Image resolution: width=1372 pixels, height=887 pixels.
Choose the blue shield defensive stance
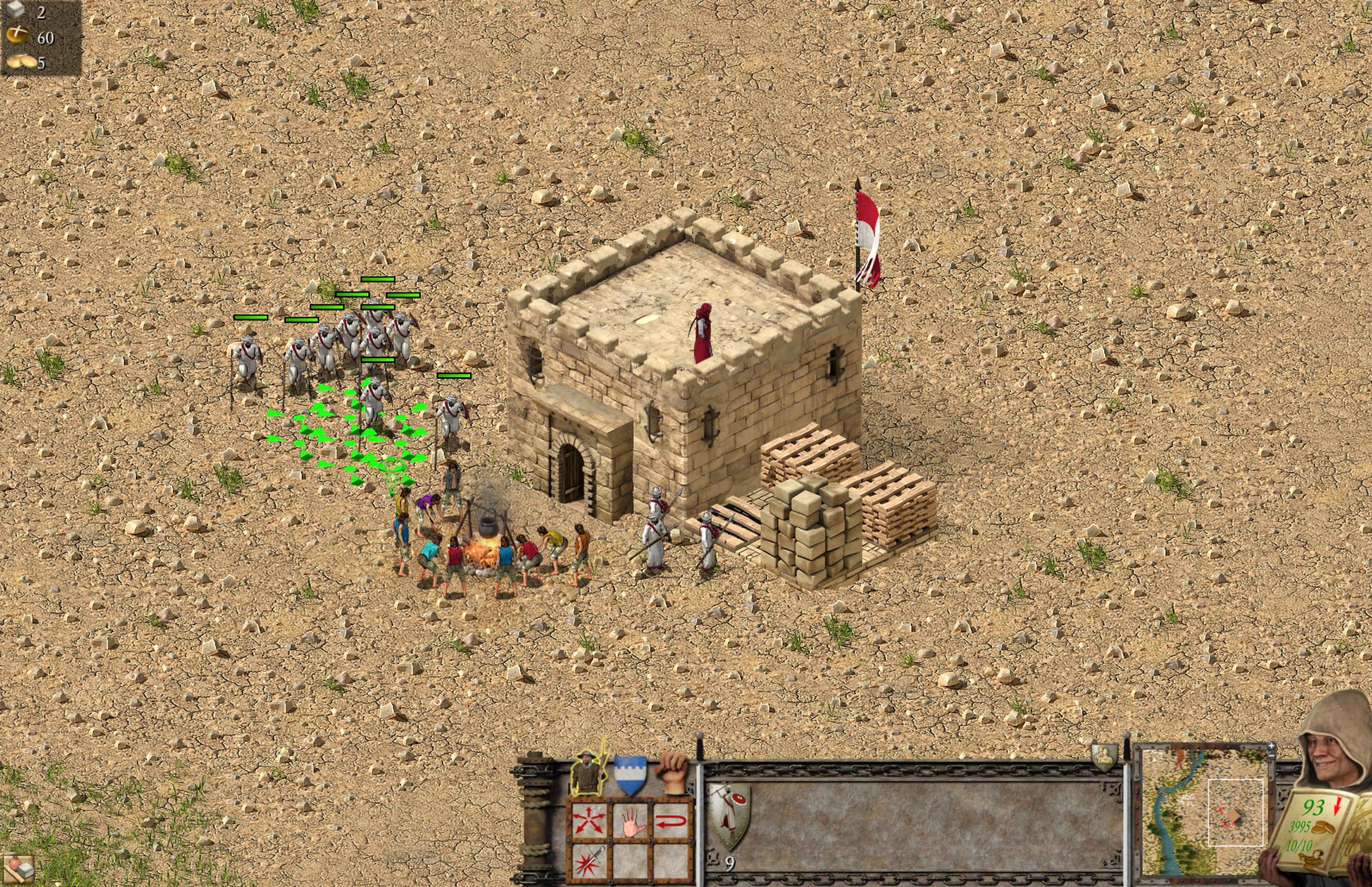(631, 774)
